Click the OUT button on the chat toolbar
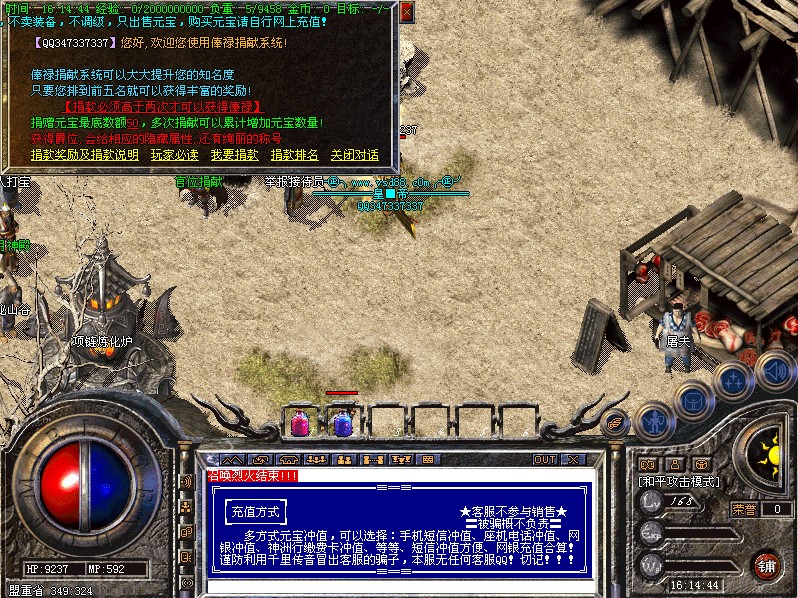This screenshot has height=598, width=798. pyautogui.click(x=544, y=459)
